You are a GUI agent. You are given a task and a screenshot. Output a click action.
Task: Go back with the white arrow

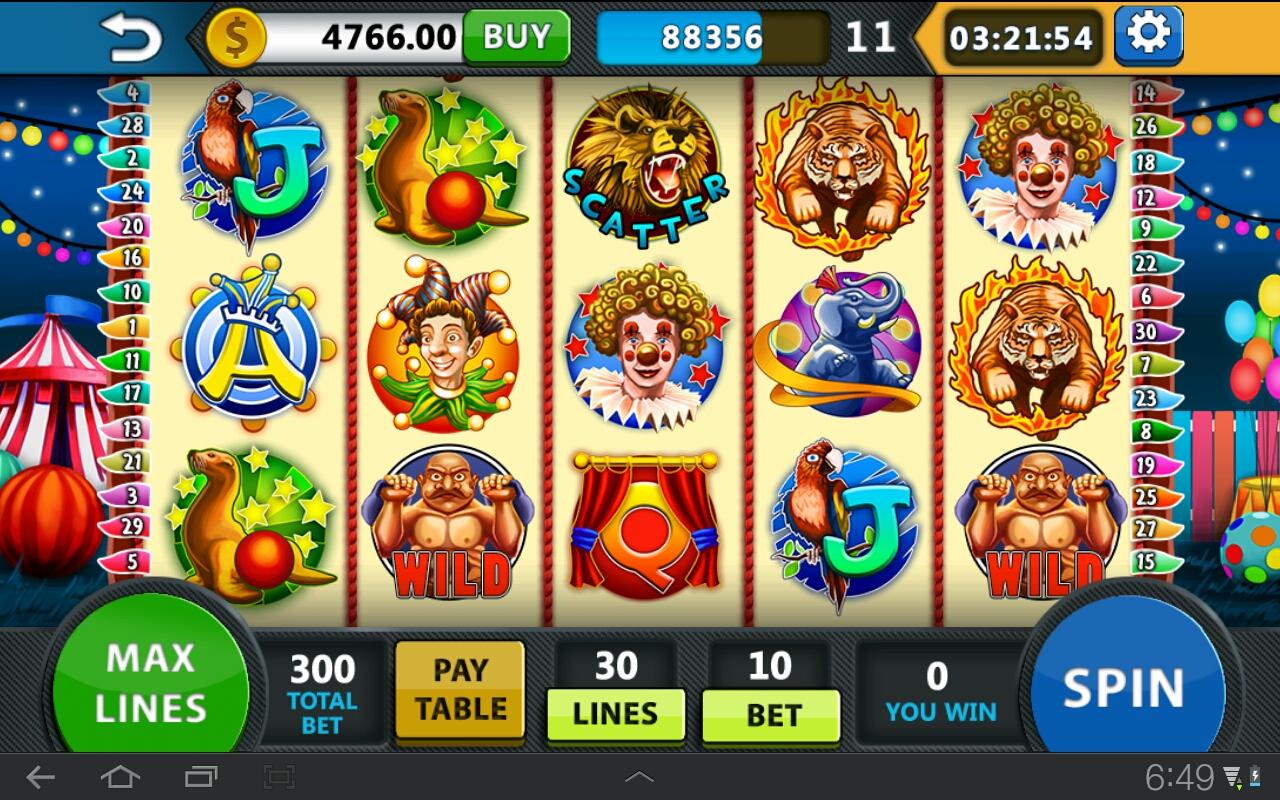[131, 37]
